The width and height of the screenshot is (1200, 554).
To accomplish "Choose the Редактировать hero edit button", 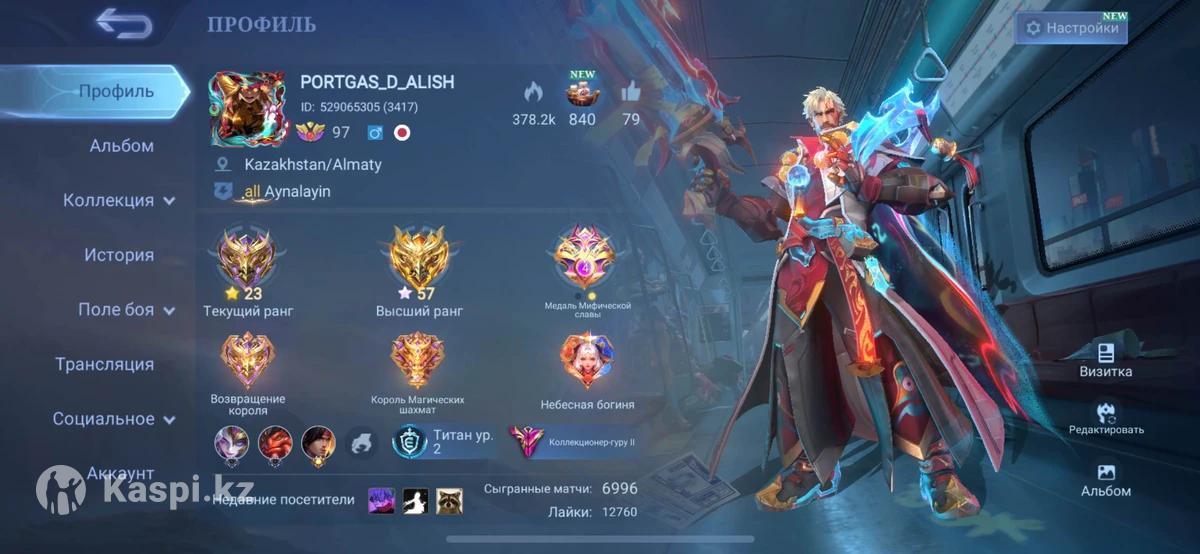I will pyautogui.click(x=1106, y=418).
